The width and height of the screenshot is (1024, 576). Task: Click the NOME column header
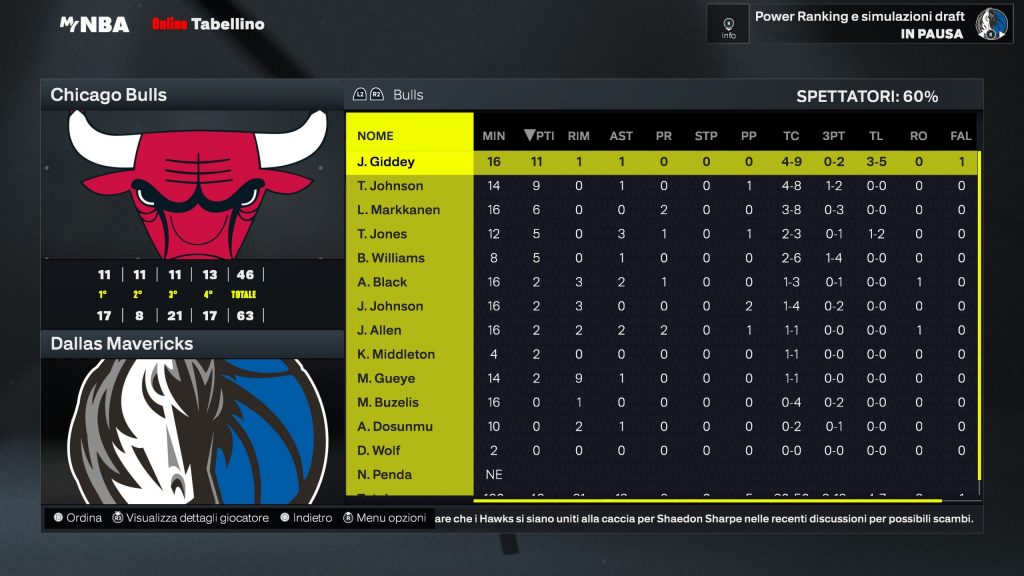click(x=375, y=136)
